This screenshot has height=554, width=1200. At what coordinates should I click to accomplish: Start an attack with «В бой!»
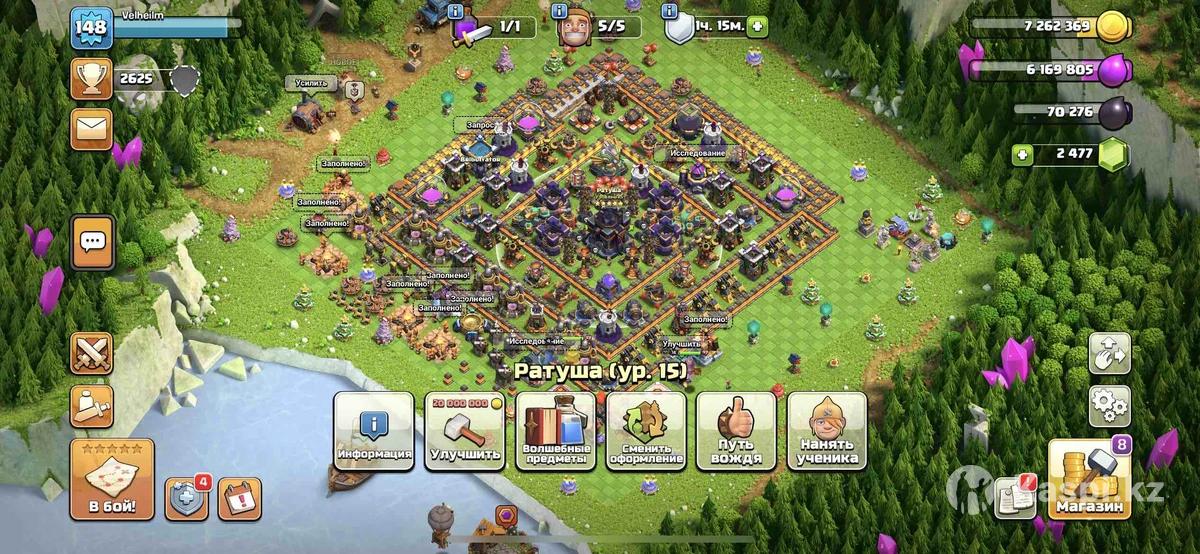[x=112, y=480]
